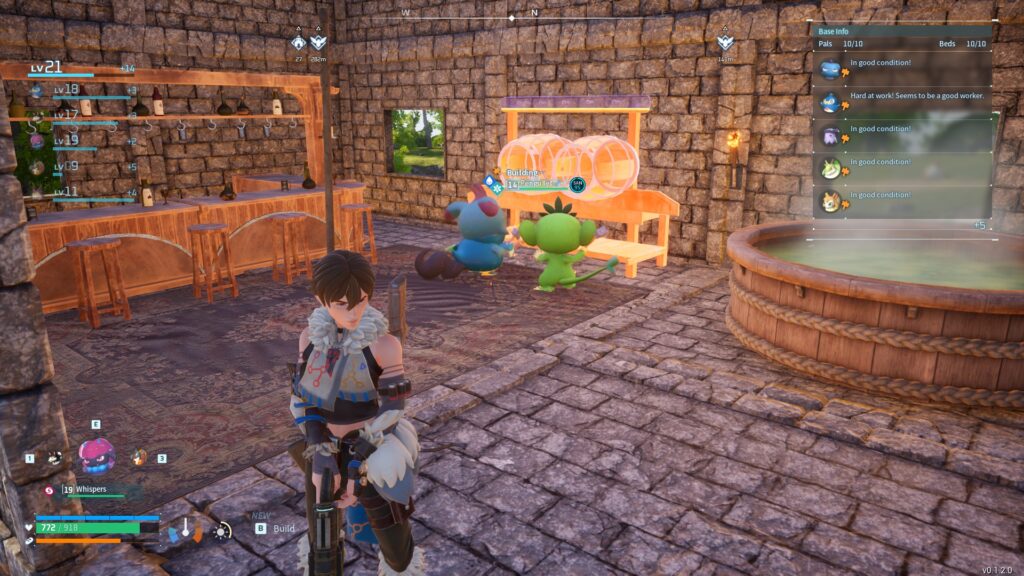
Task: Expand the +5 more pals in Base Info
Action: (979, 226)
